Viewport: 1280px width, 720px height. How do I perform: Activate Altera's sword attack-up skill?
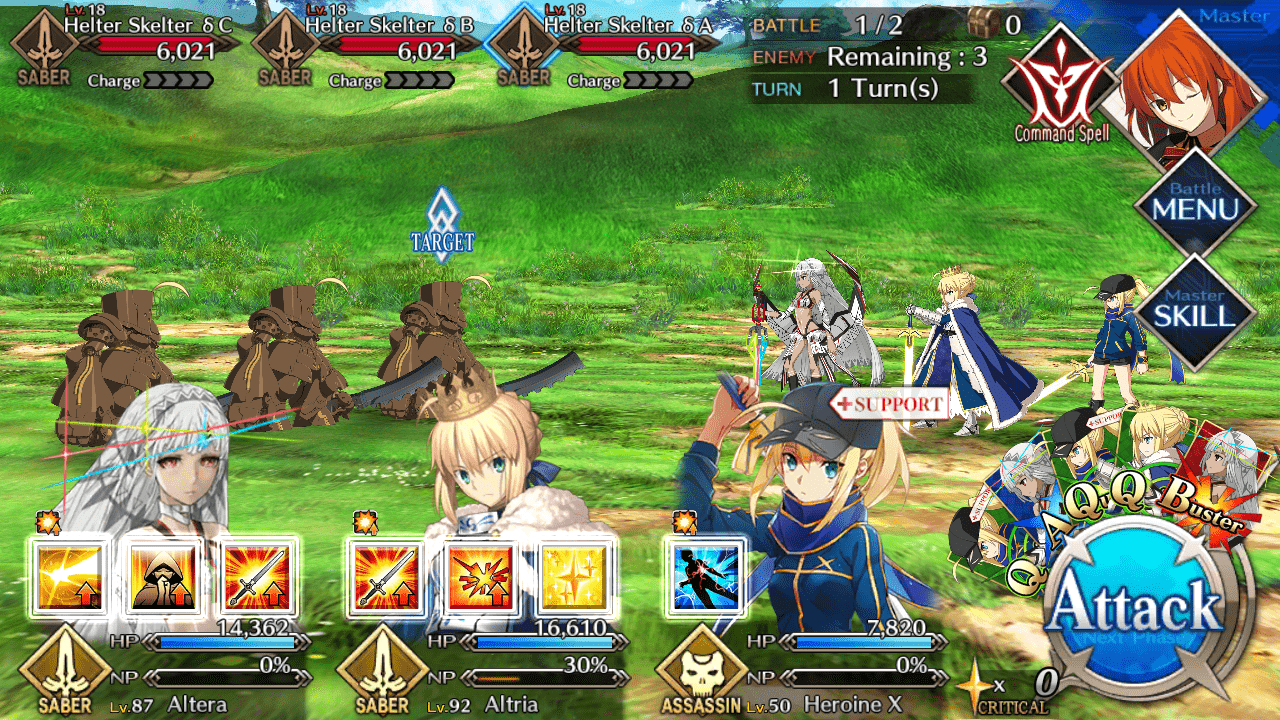click(257, 577)
